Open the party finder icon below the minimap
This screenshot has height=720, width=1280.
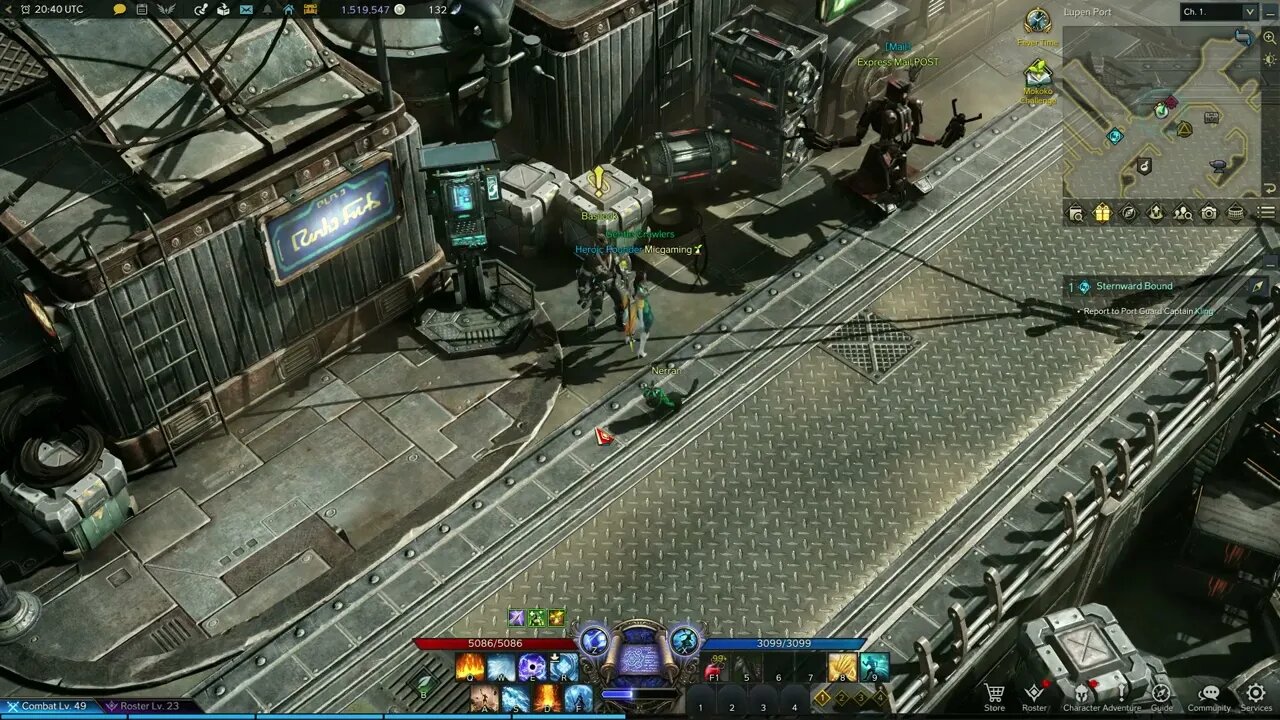click(x=1182, y=212)
